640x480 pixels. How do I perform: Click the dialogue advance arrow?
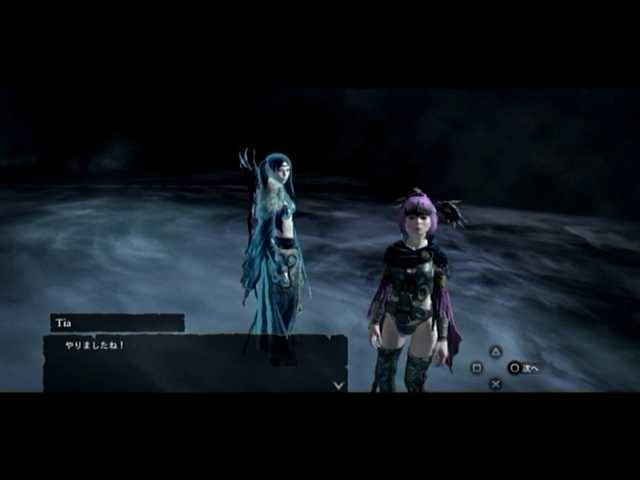[338, 384]
